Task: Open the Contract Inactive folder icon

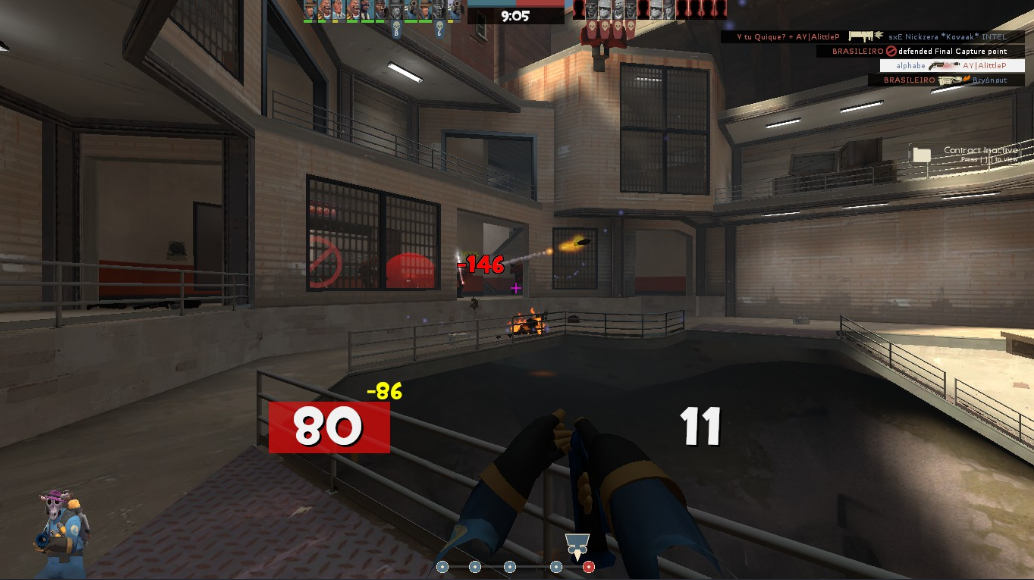Action: click(x=921, y=154)
